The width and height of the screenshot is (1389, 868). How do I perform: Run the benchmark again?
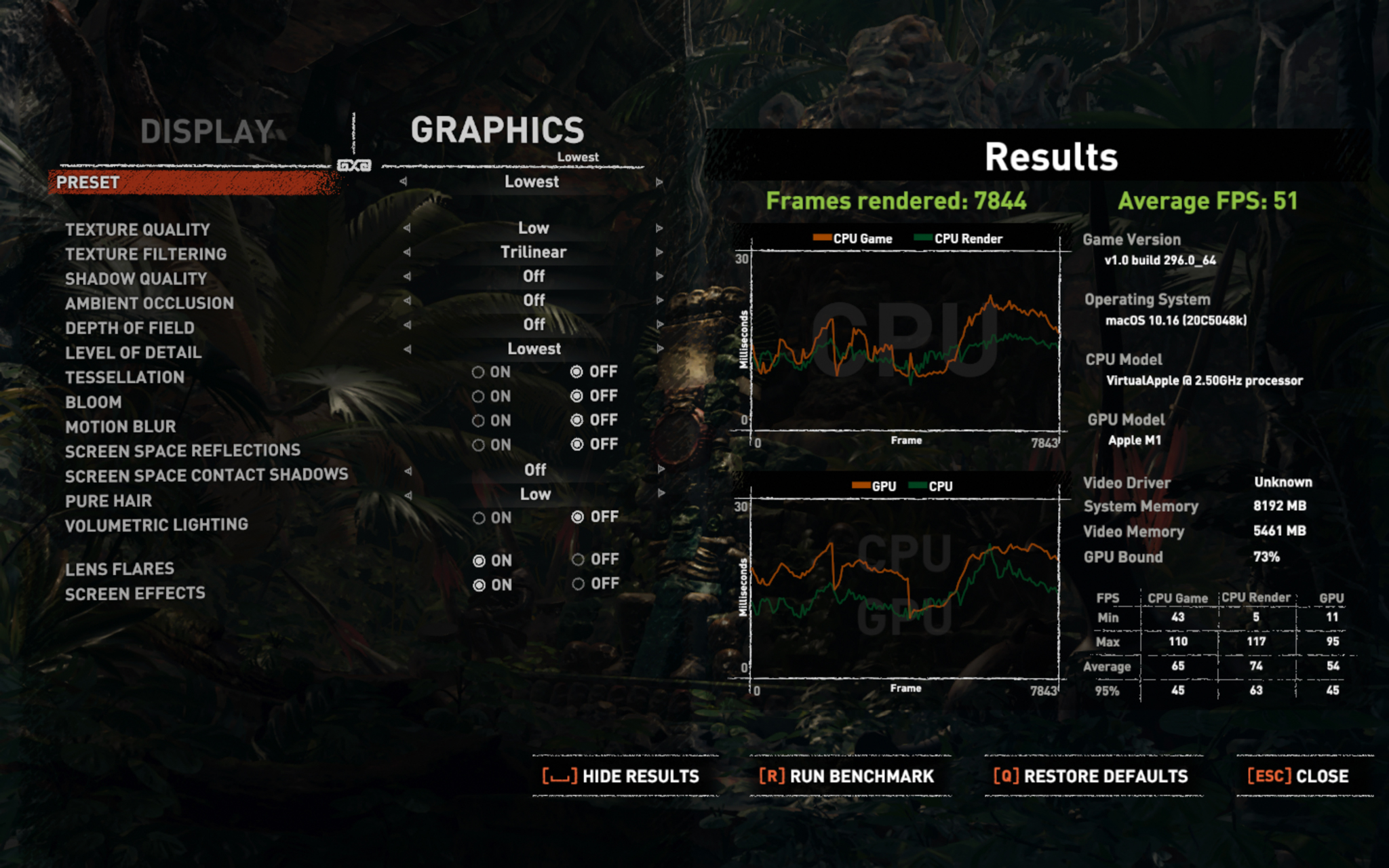click(x=846, y=776)
